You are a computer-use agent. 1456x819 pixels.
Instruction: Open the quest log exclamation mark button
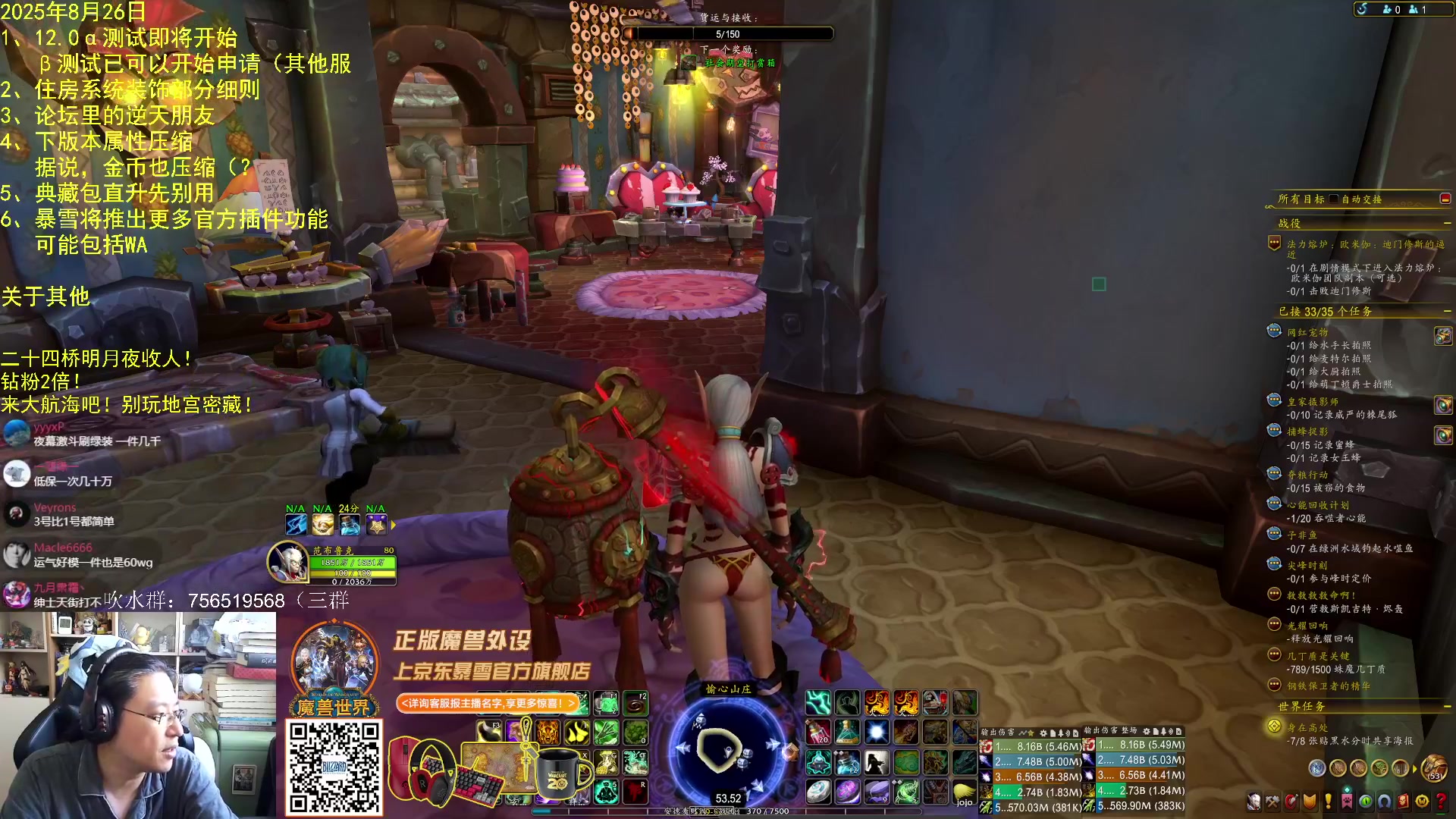point(1328,801)
